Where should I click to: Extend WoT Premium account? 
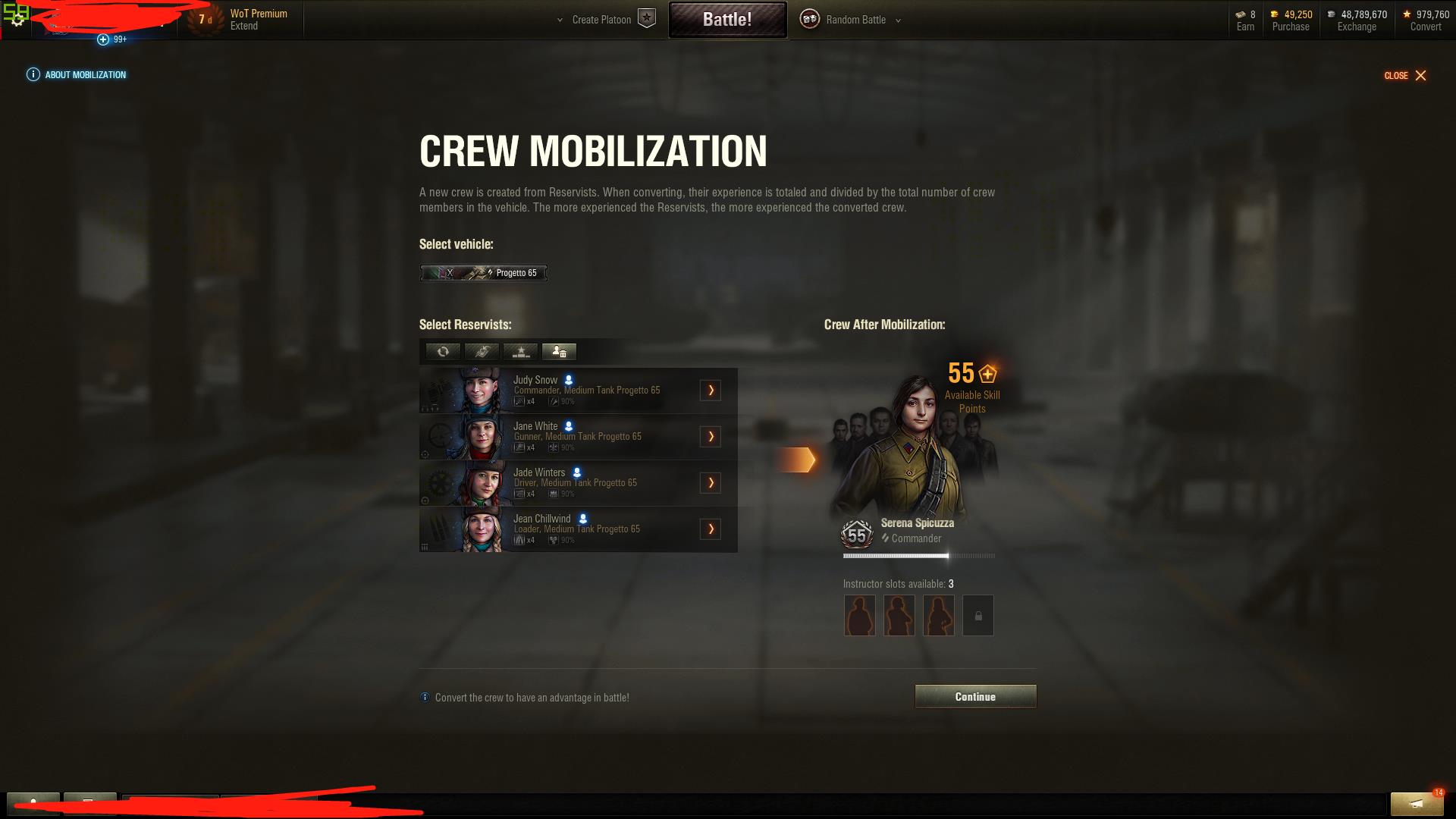[x=244, y=26]
